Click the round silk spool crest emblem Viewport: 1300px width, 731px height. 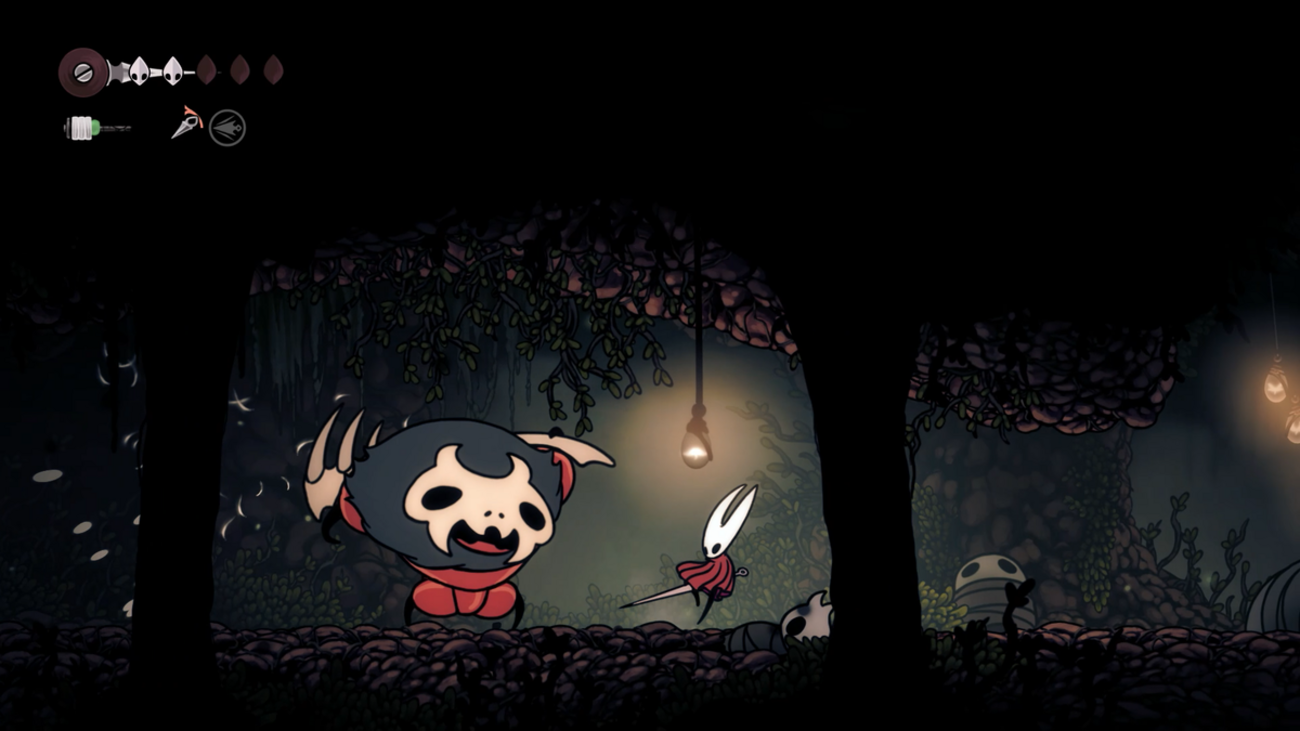83,72
